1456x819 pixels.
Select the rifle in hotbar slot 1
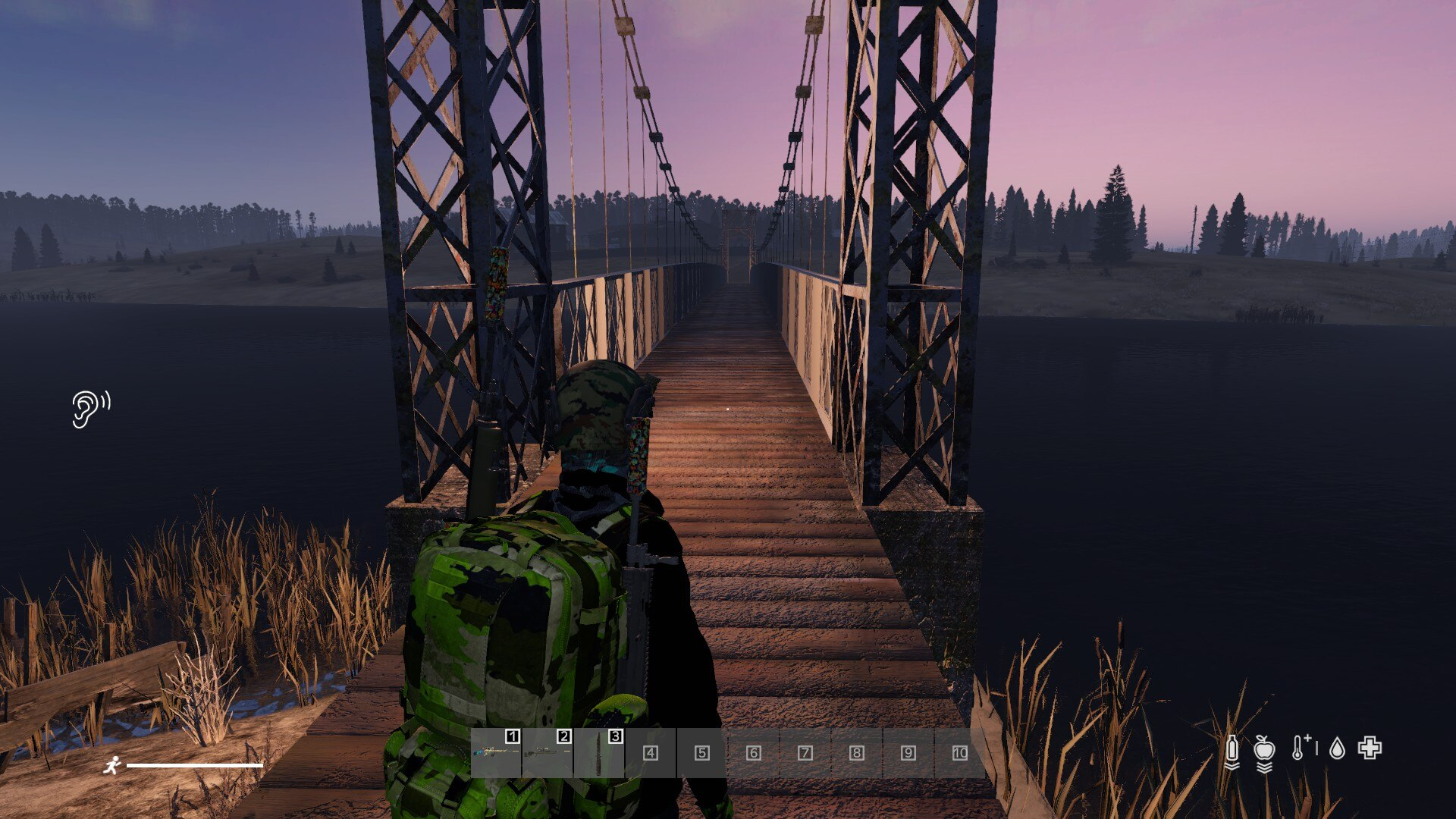click(496, 752)
